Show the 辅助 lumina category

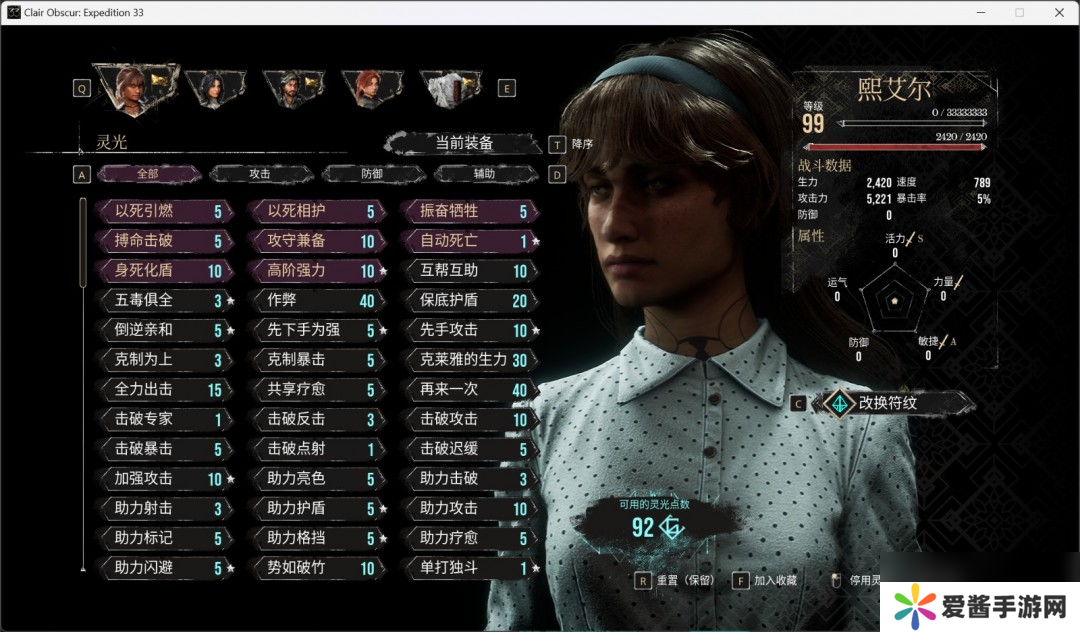pos(484,174)
